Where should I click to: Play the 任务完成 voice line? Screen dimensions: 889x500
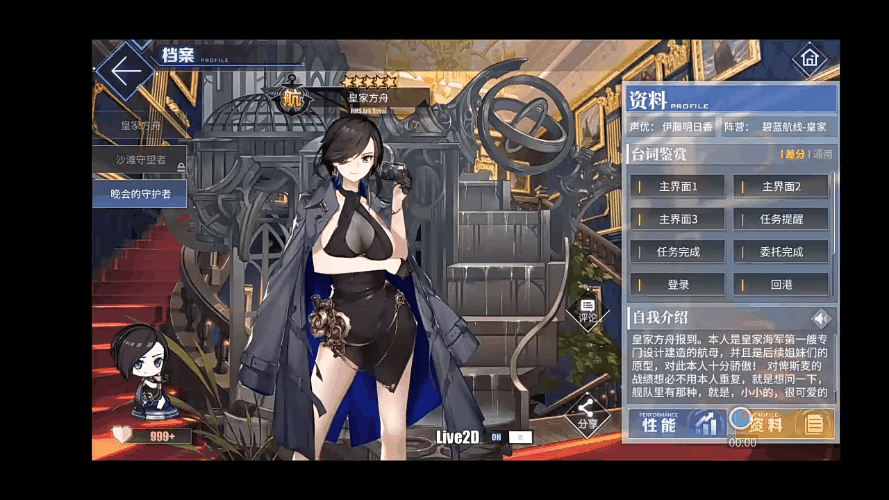point(678,252)
